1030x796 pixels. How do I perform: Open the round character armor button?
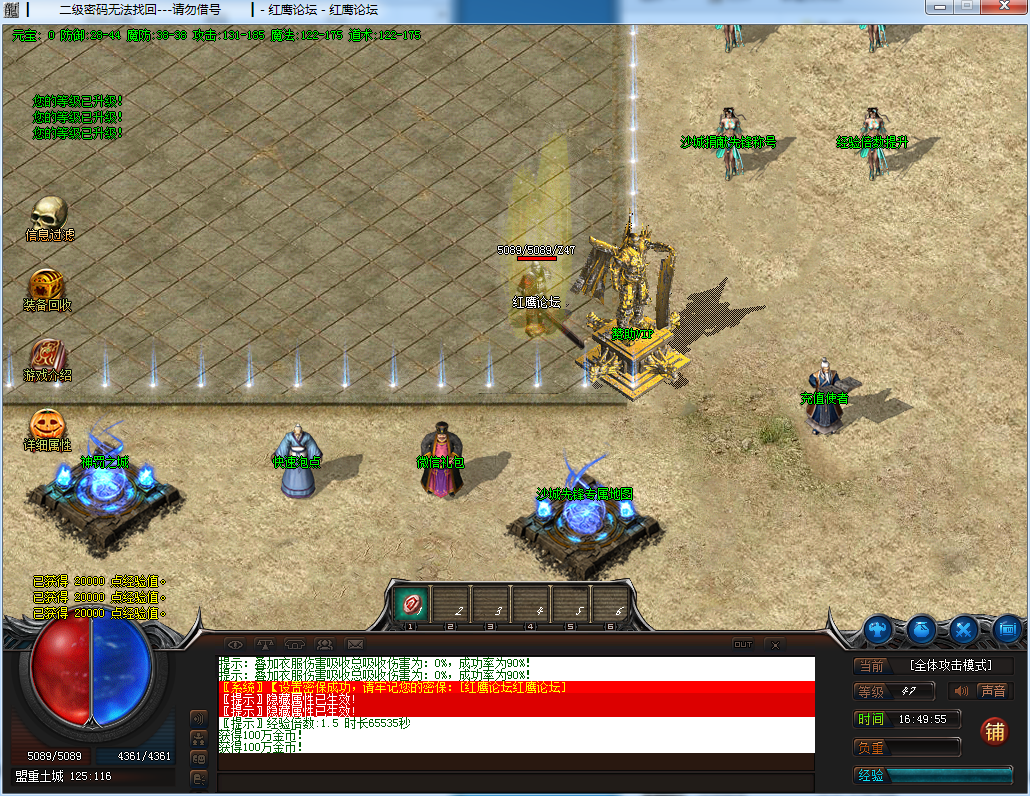(x=879, y=630)
